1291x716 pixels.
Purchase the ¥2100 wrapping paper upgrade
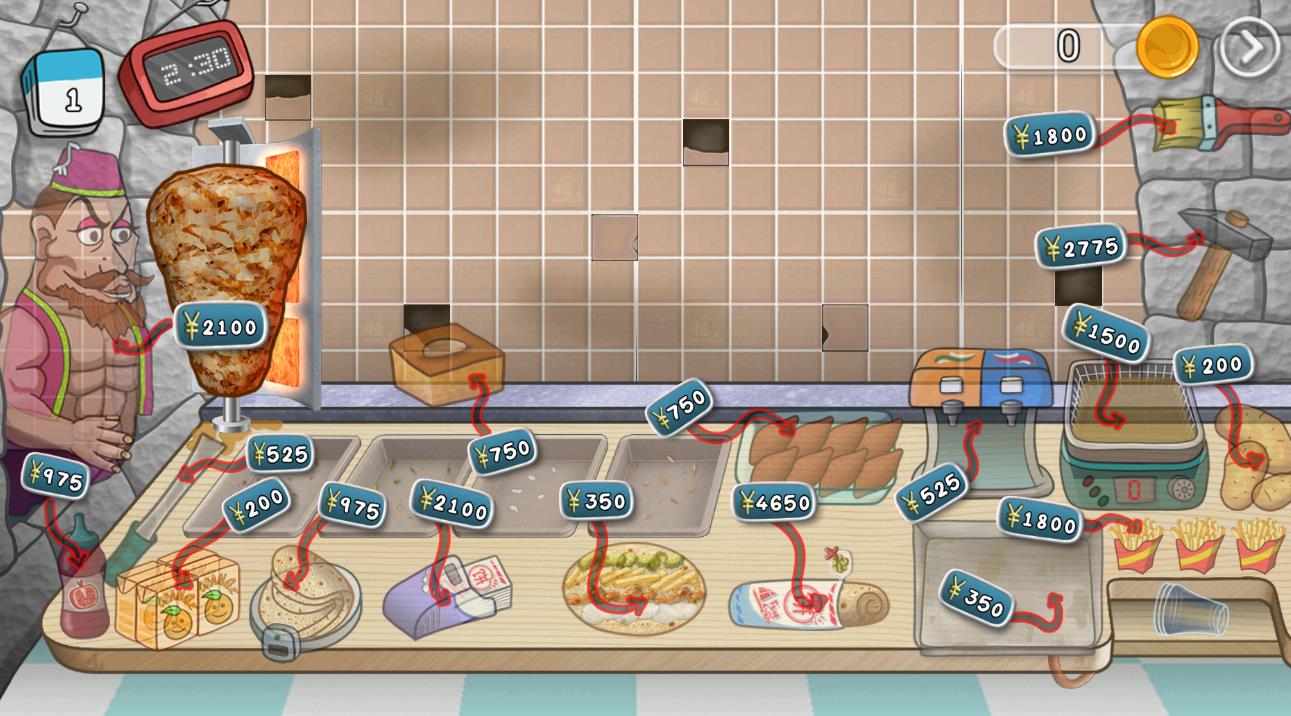click(x=451, y=503)
